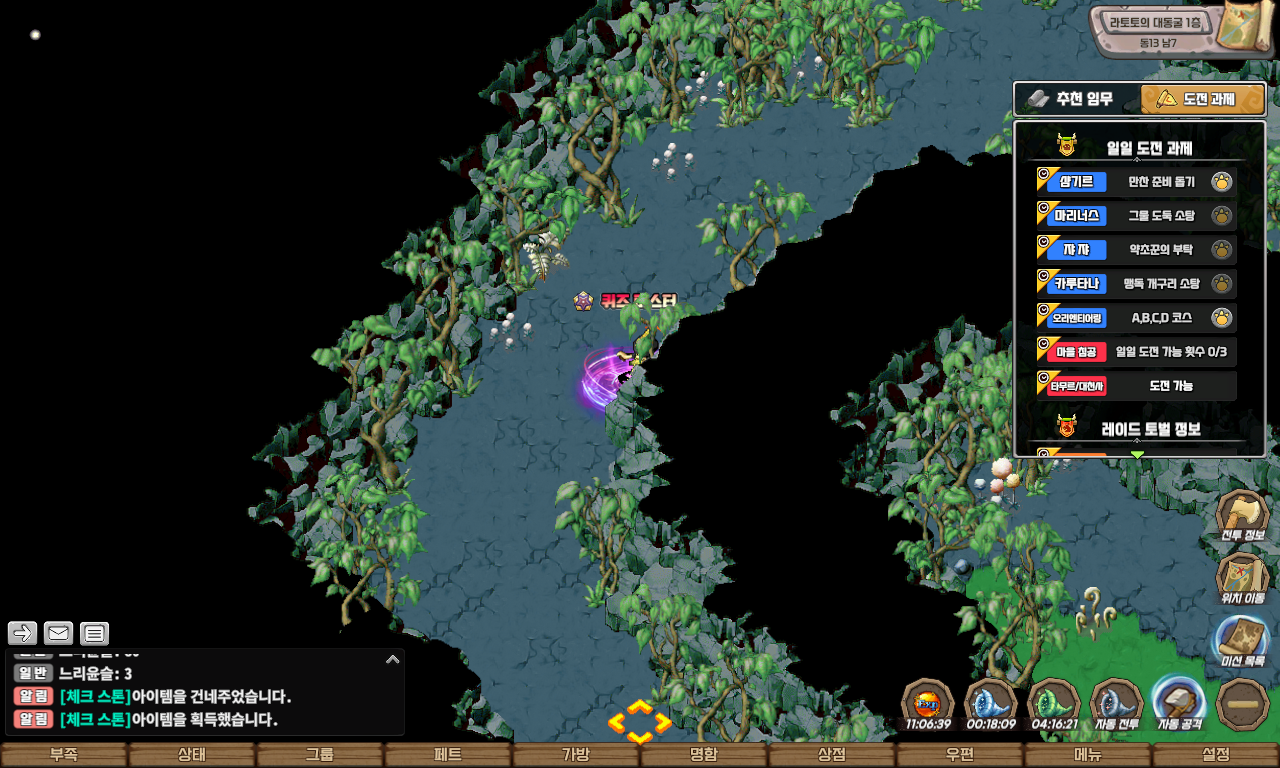Toggle the 자동 전투 auto-battle icon
1280x768 pixels.
[x=1117, y=704]
